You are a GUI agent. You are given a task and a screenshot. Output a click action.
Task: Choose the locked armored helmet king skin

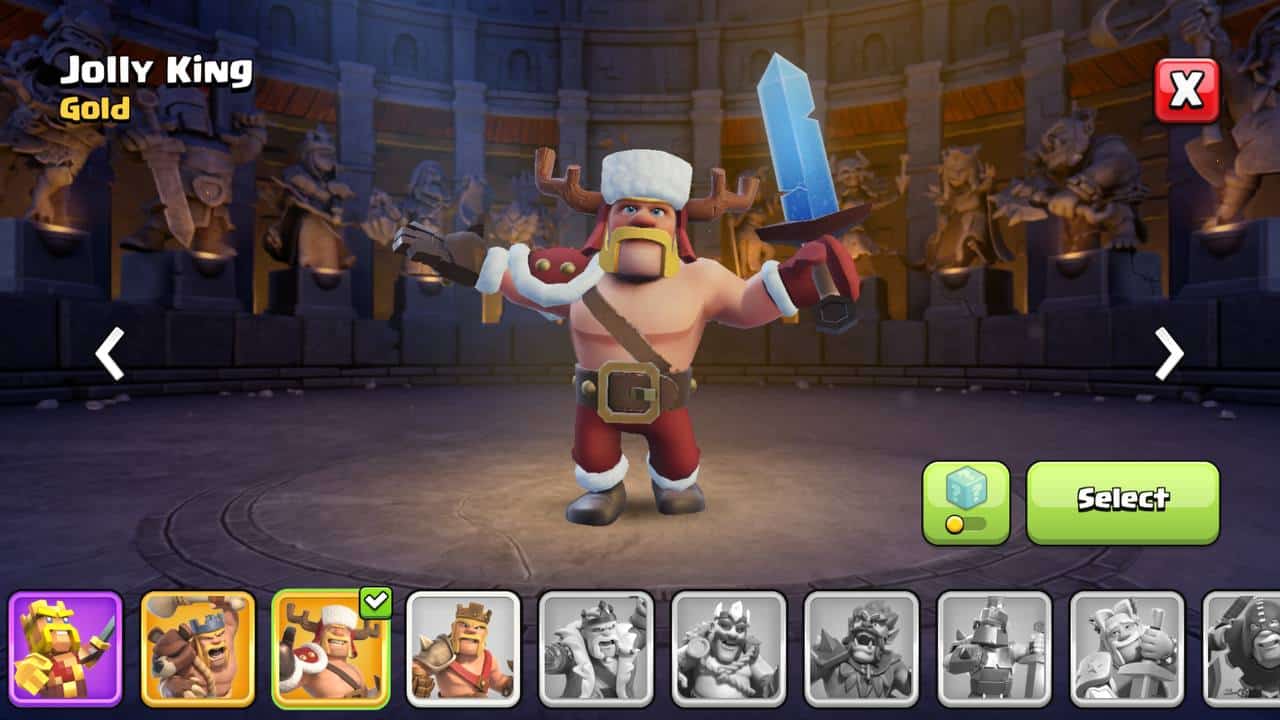[994, 649]
